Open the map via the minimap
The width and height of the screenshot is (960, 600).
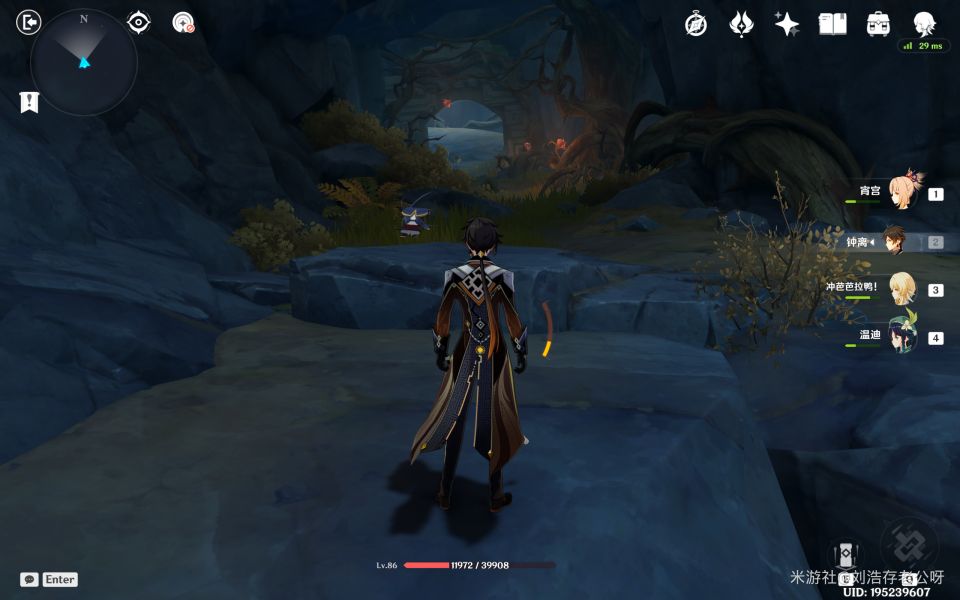click(x=84, y=62)
